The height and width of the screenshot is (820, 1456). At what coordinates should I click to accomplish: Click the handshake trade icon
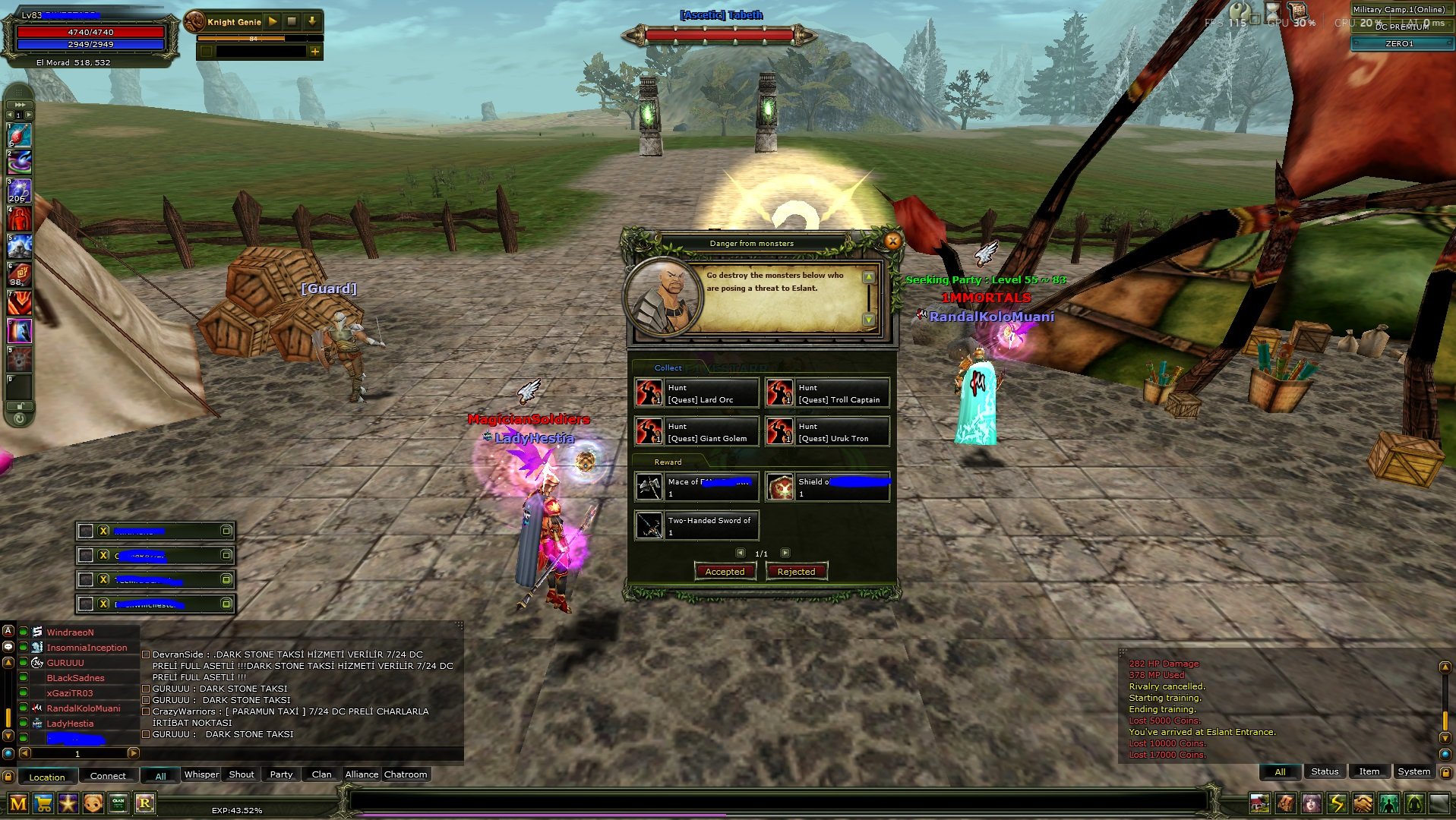point(1363,803)
